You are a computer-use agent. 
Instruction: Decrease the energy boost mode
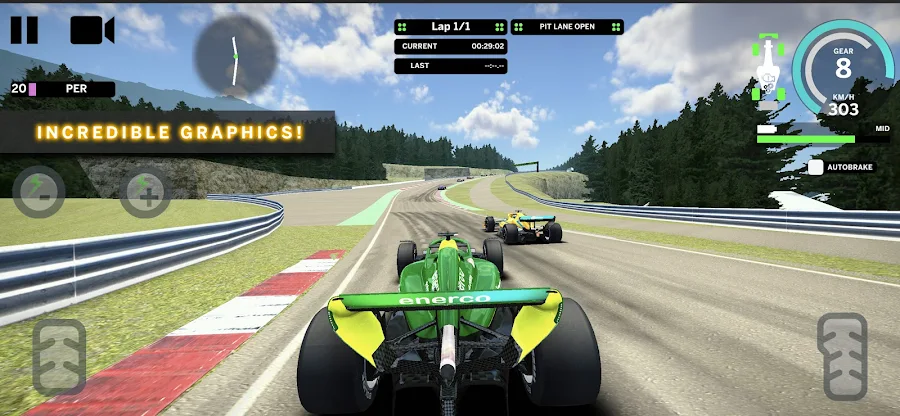click(x=38, y=192)
